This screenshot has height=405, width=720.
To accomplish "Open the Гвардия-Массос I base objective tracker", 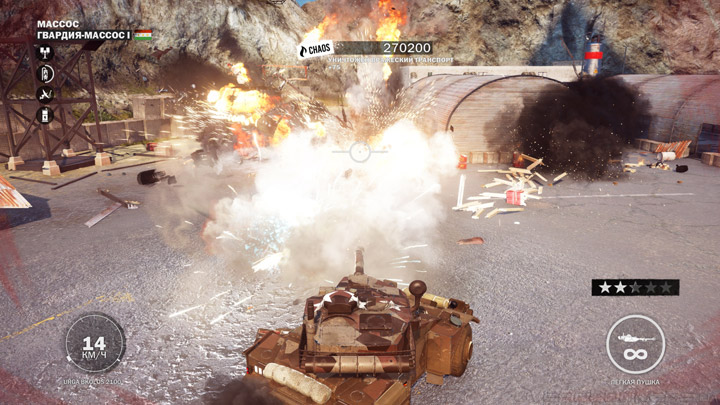I will pos(85,35).
